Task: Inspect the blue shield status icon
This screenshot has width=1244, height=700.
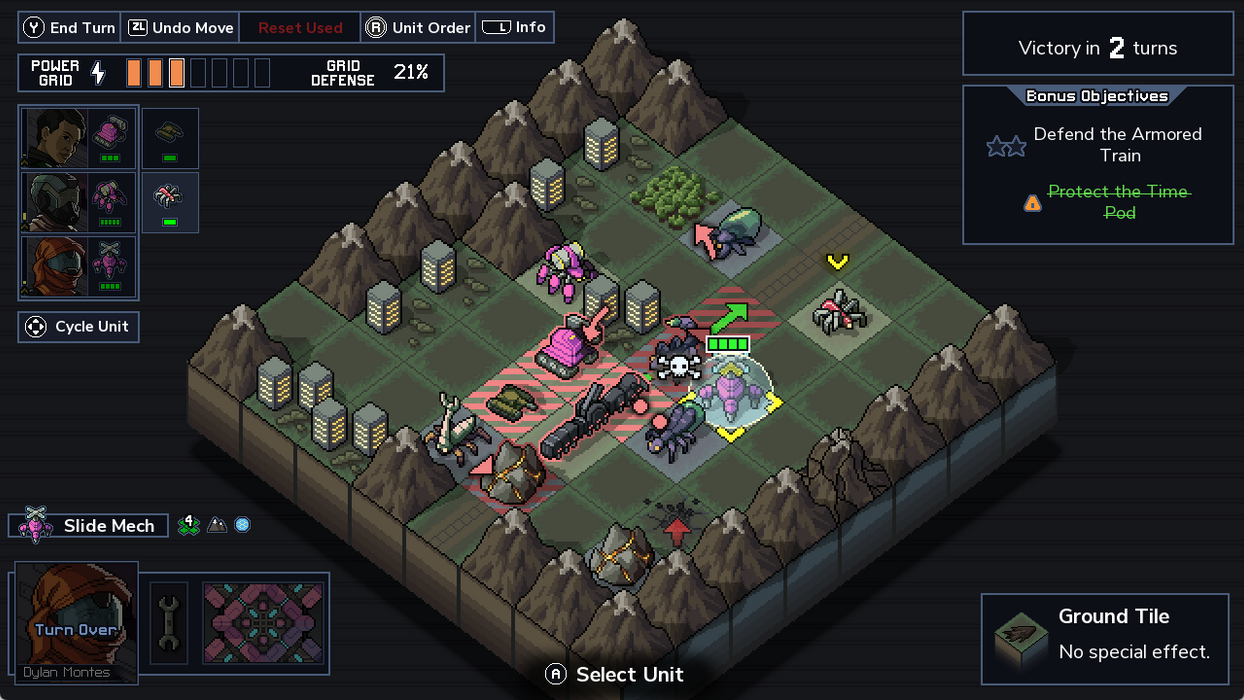Action: tap(242, 525)
